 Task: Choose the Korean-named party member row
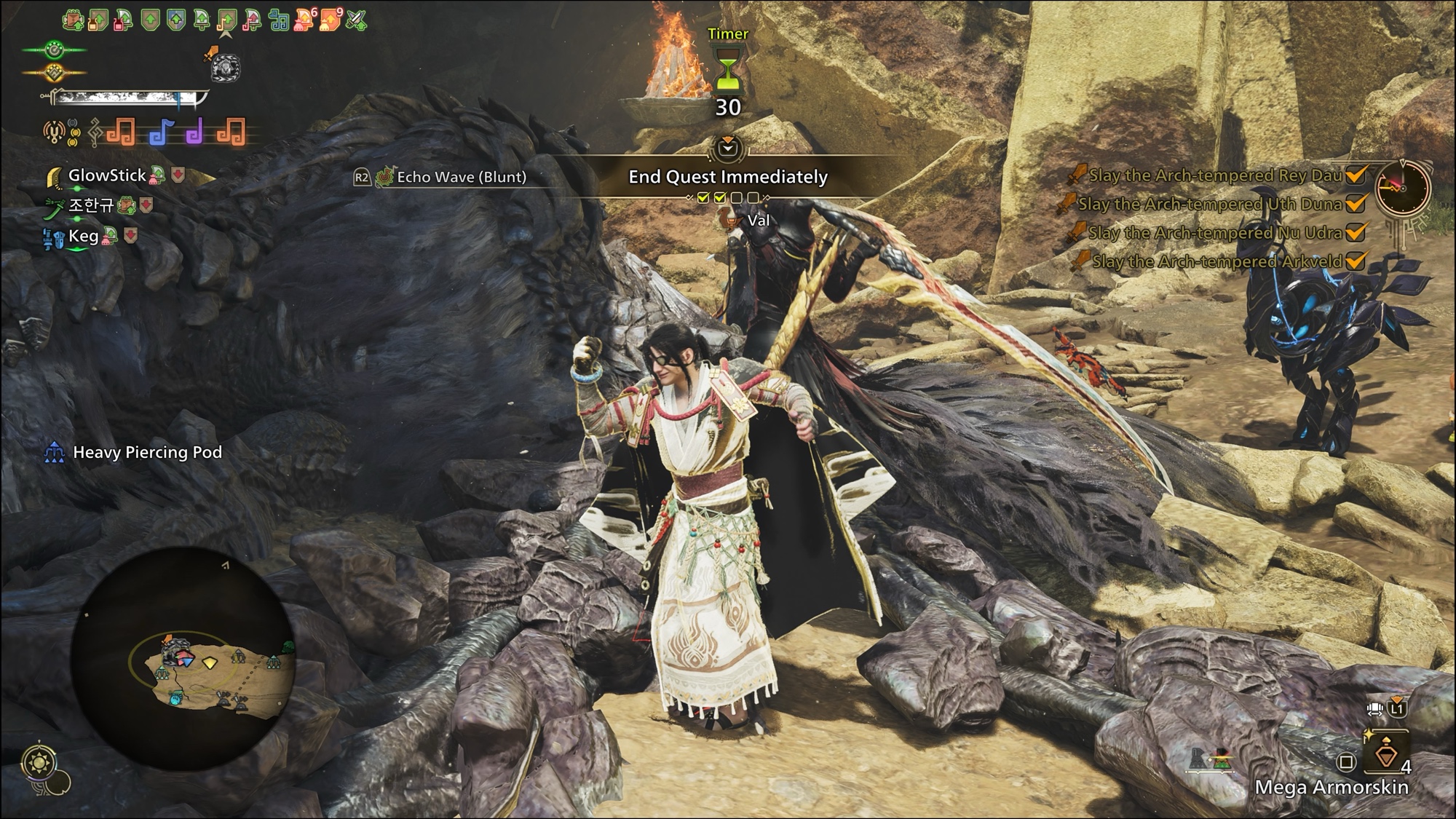91,205
